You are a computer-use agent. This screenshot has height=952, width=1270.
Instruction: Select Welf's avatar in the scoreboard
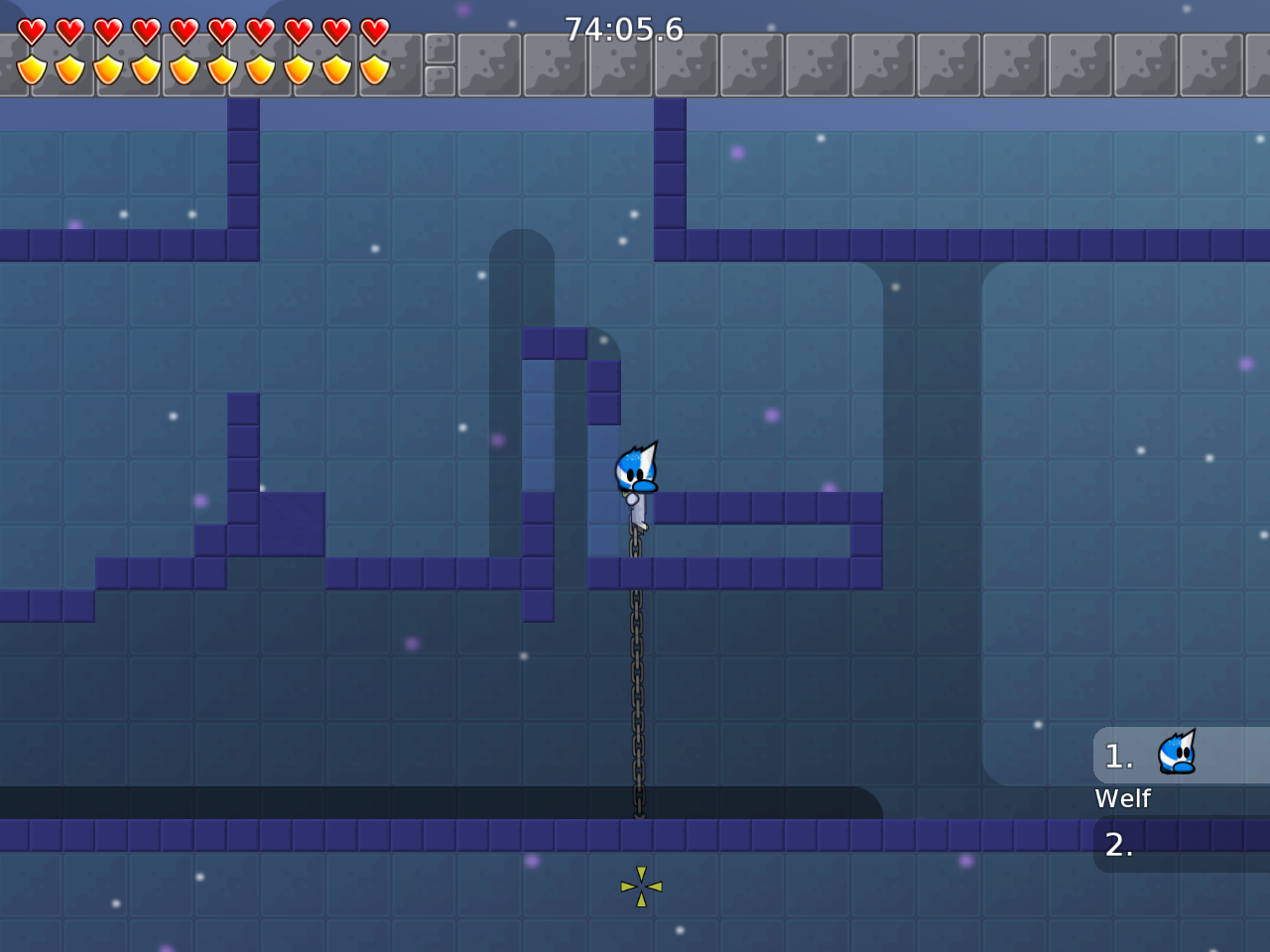[x=1177, y=754]
